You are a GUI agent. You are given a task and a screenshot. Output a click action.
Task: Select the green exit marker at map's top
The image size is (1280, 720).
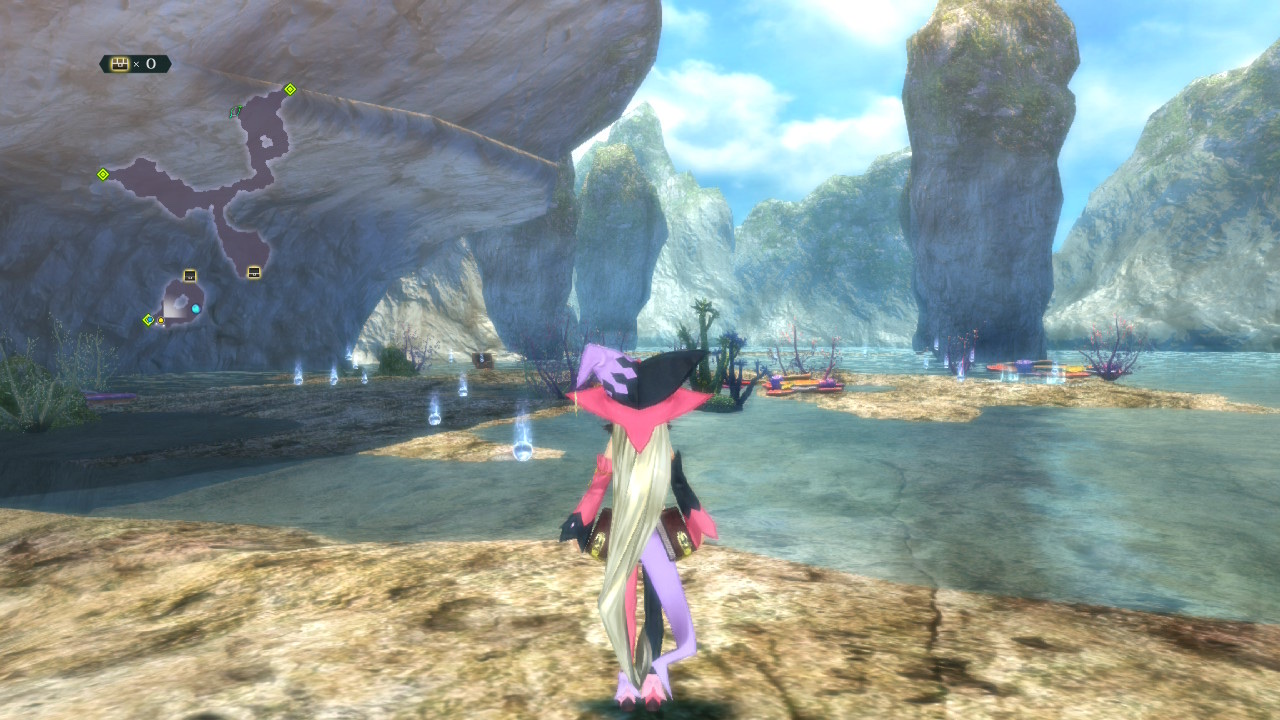(290, 89)
